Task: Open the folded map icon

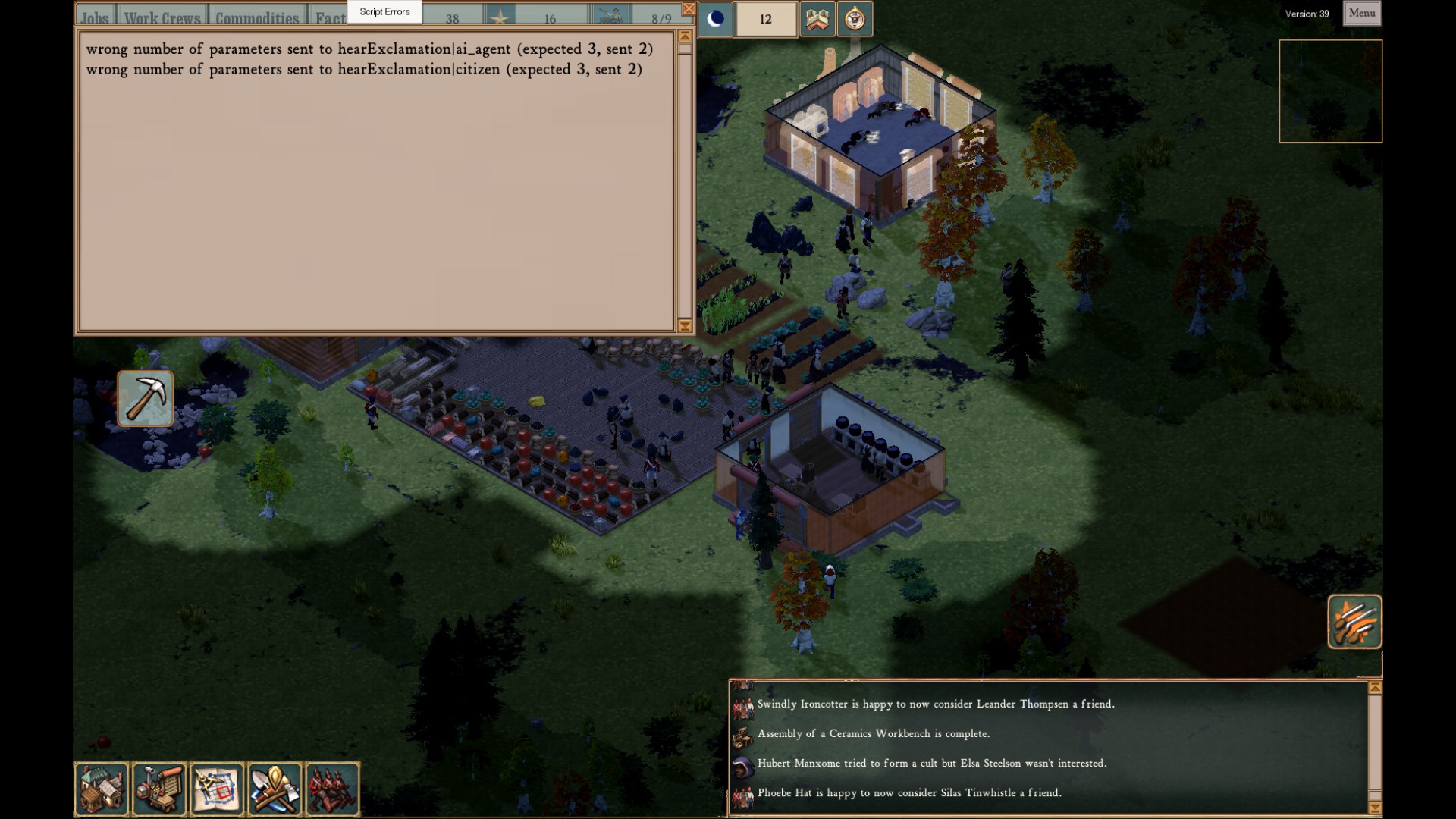Action: pos(817,19)
